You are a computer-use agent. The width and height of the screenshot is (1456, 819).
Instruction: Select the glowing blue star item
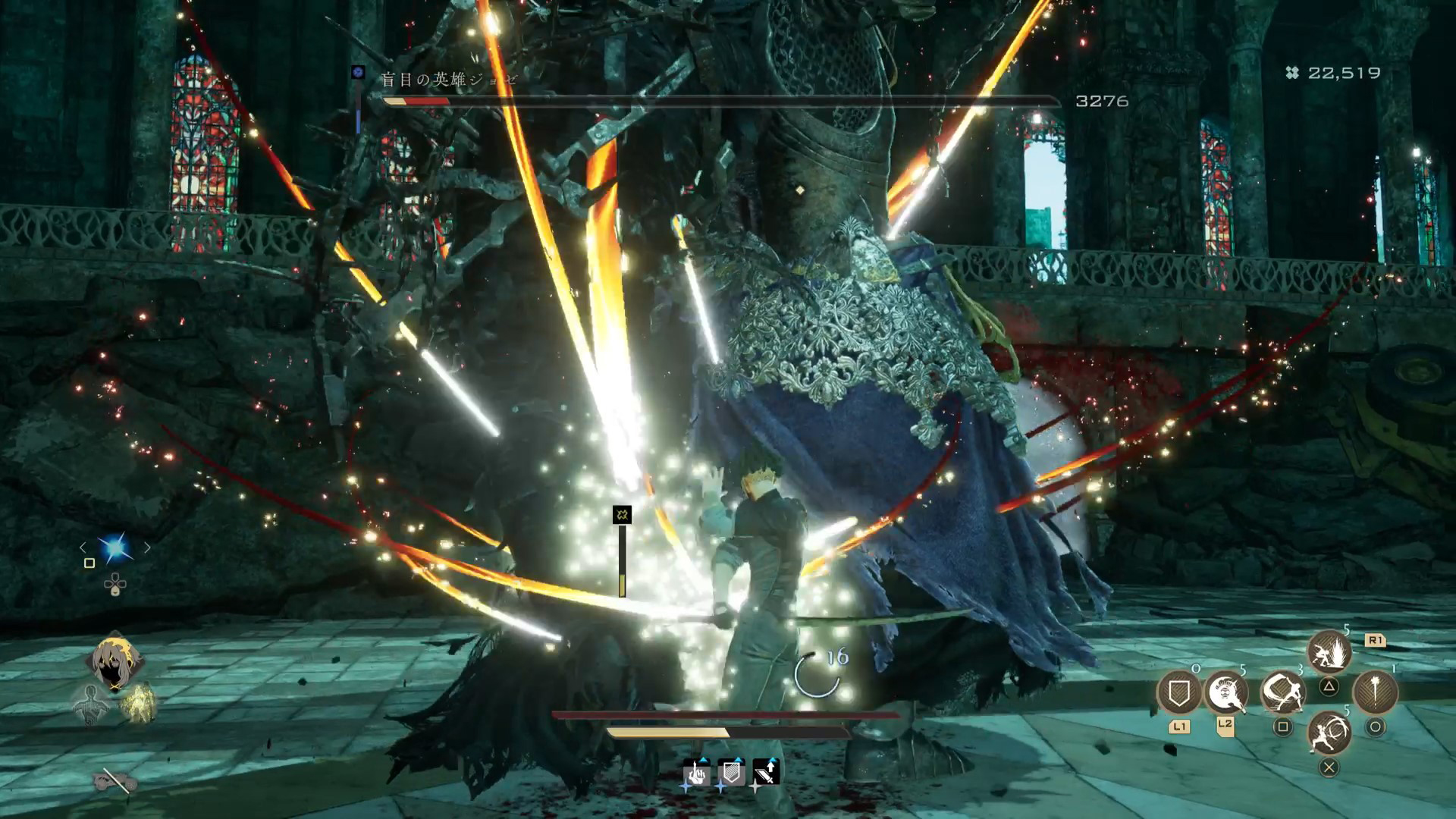(x=115, y=548)
